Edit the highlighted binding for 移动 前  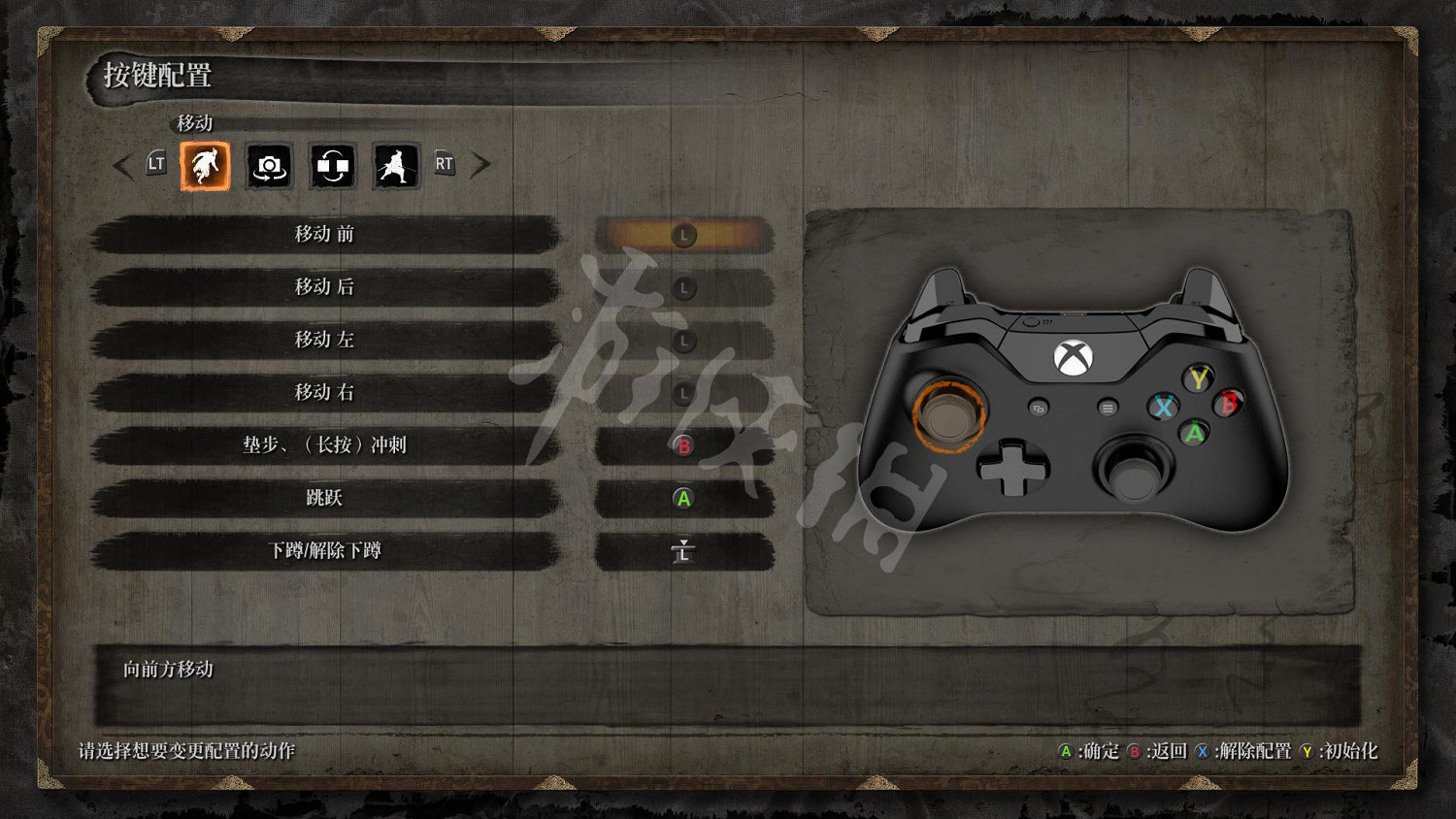pos(683,236)
